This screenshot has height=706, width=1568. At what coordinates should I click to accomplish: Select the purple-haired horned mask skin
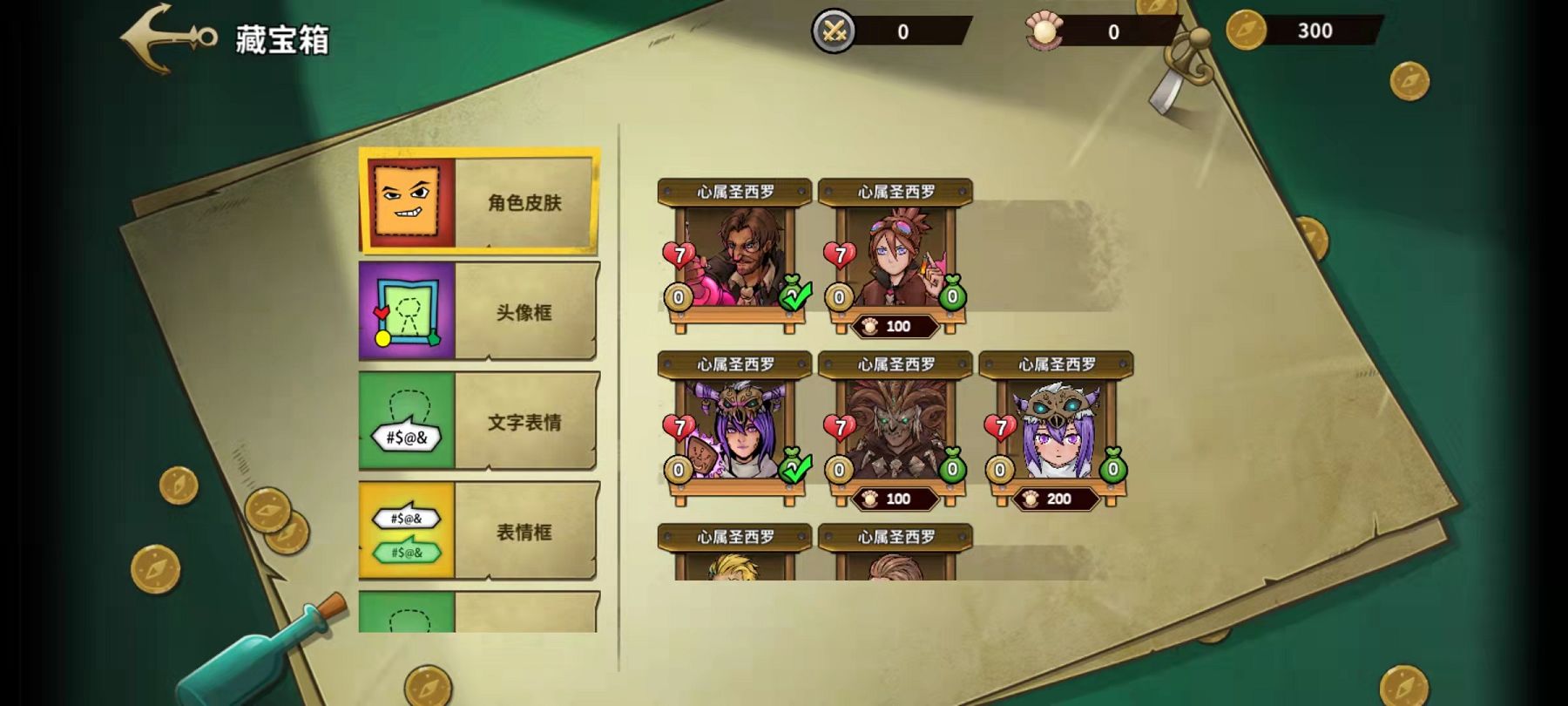coord(733,430)
